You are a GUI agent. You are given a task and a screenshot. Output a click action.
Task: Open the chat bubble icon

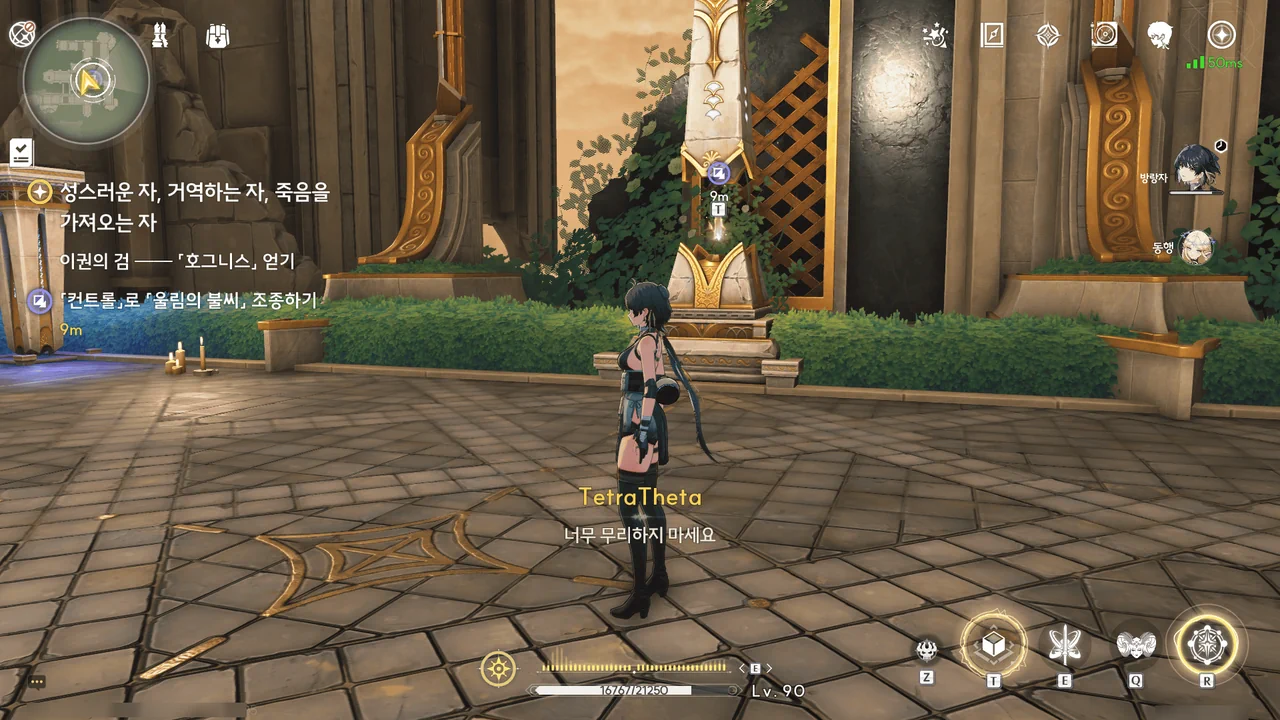[x=37, y=681]
